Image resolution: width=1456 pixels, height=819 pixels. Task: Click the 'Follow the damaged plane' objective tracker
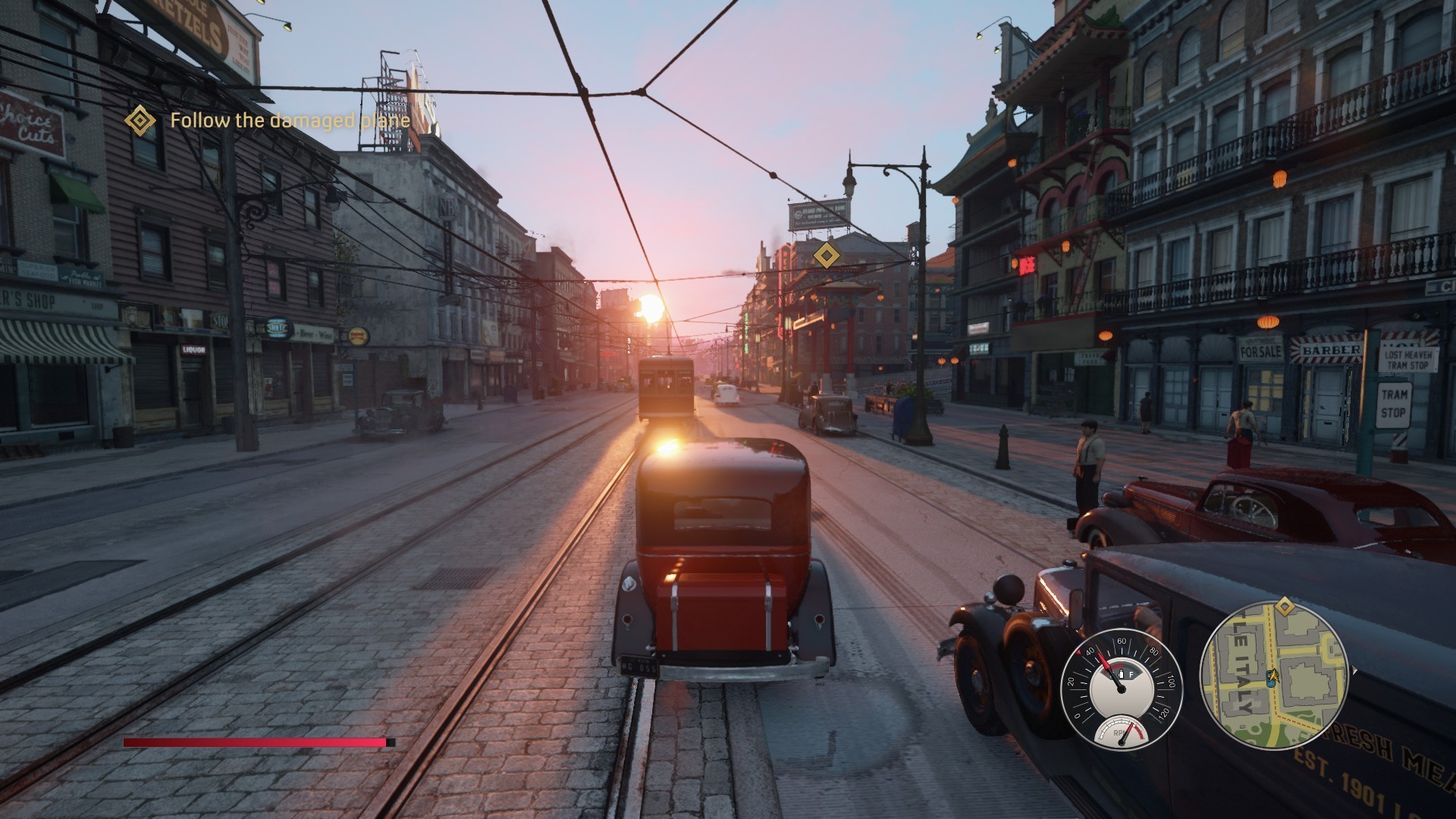tap(288, 121)
